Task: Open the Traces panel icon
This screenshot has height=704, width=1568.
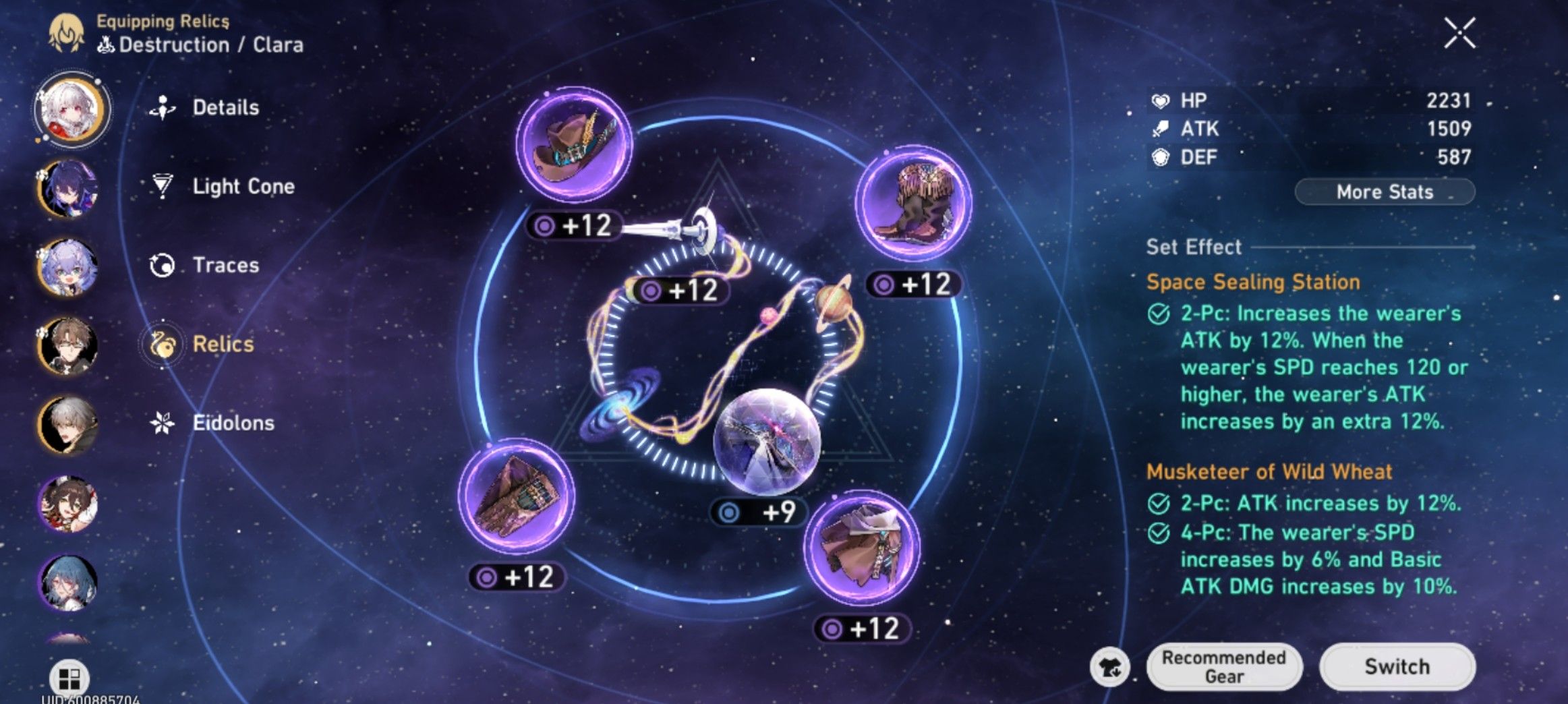Action: (x=161, y=266)
